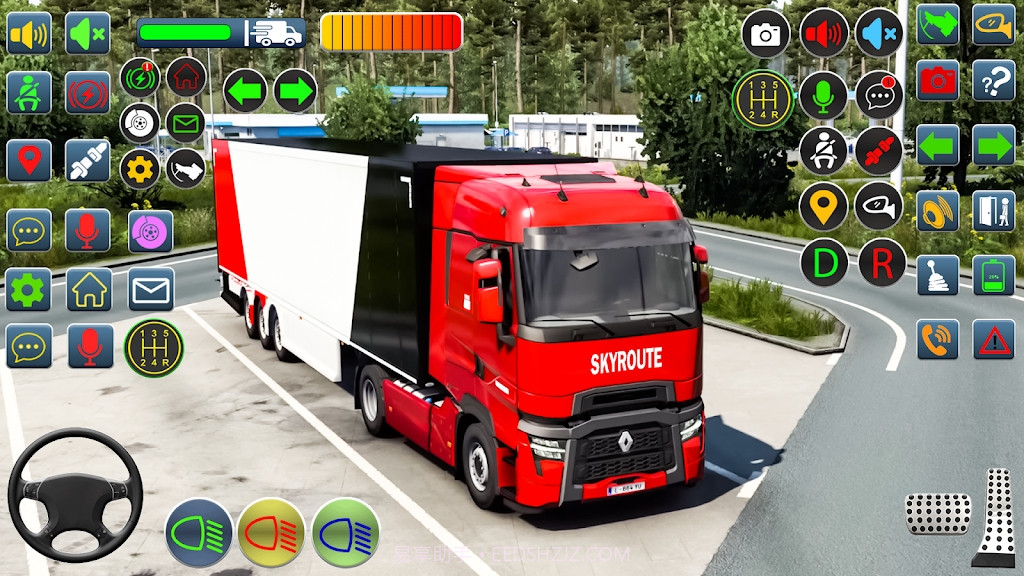Click the yellow location pin icon

[x=823, y=207]
